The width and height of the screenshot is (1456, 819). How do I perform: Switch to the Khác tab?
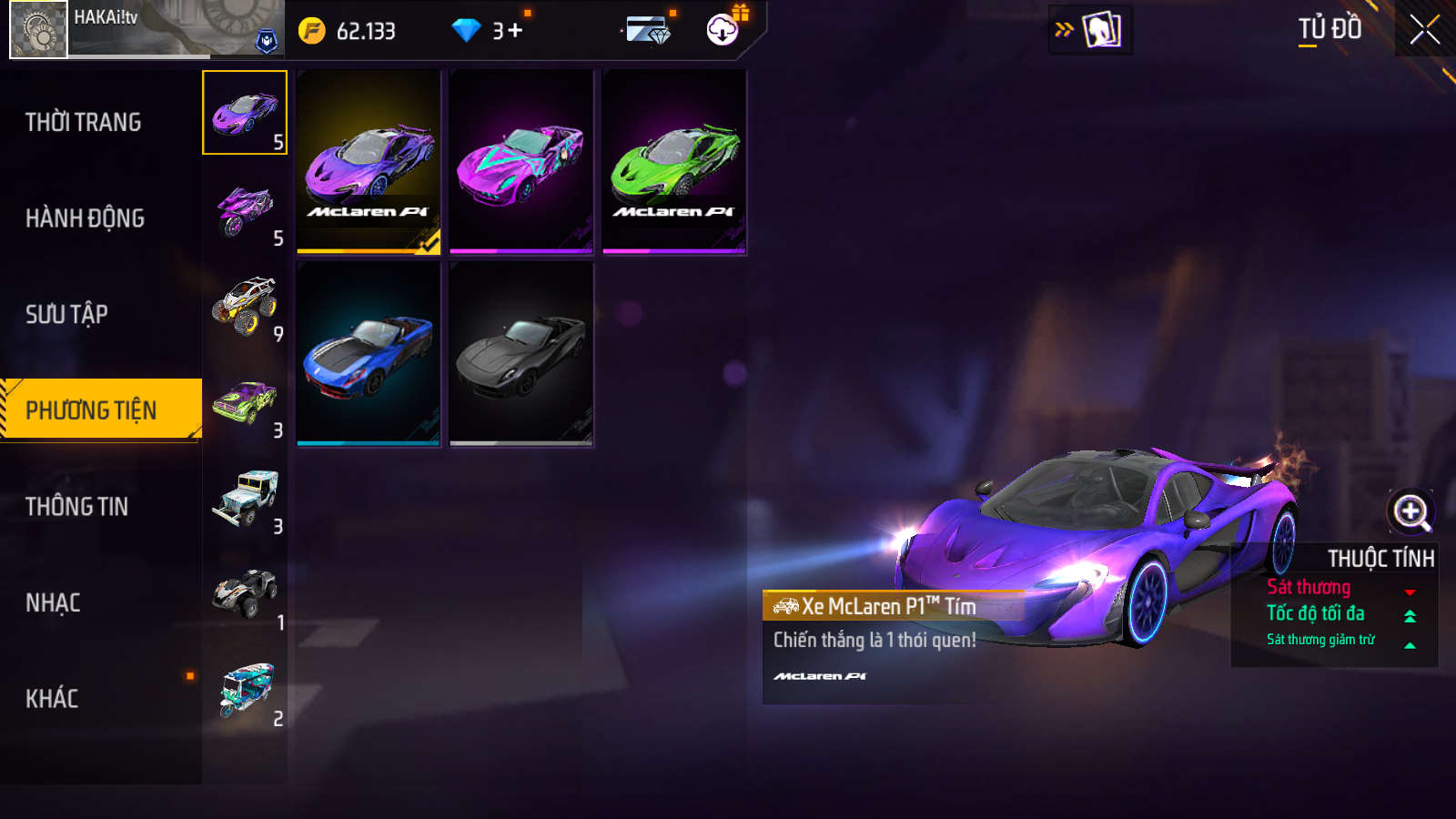pyautogui.click(x=52, y=699)
